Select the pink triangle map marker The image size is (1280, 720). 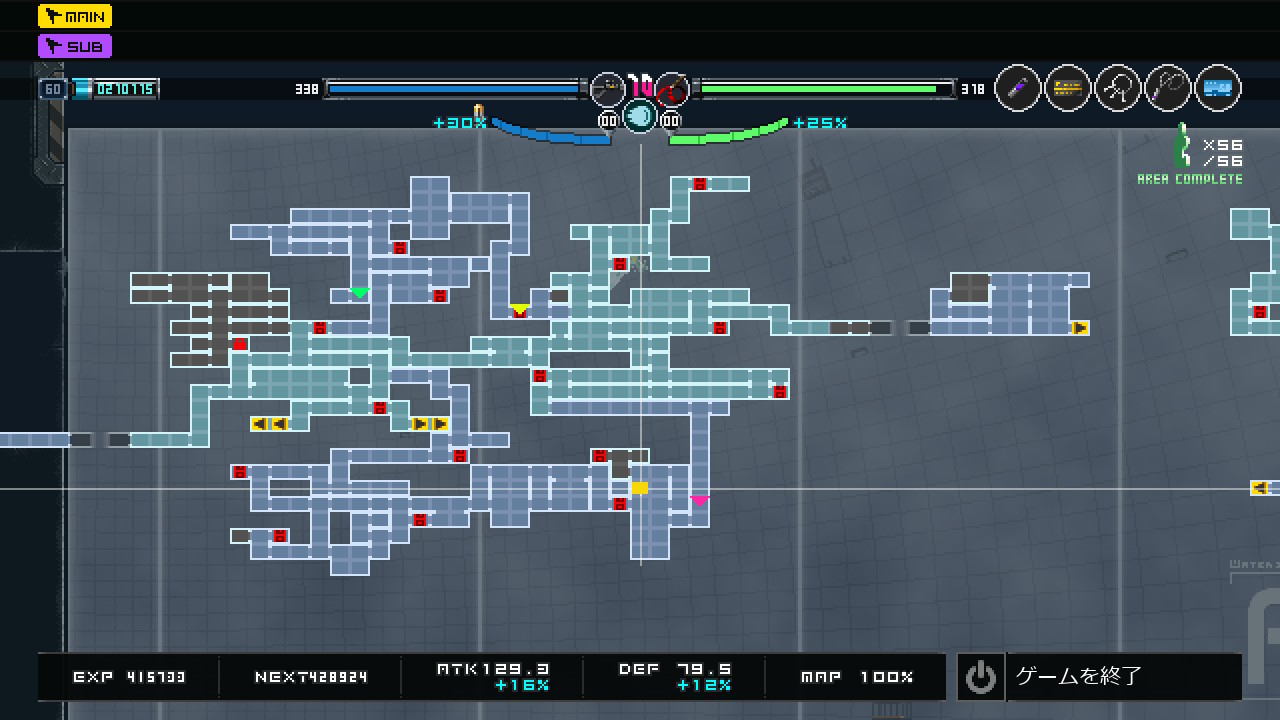pos(699,500)
